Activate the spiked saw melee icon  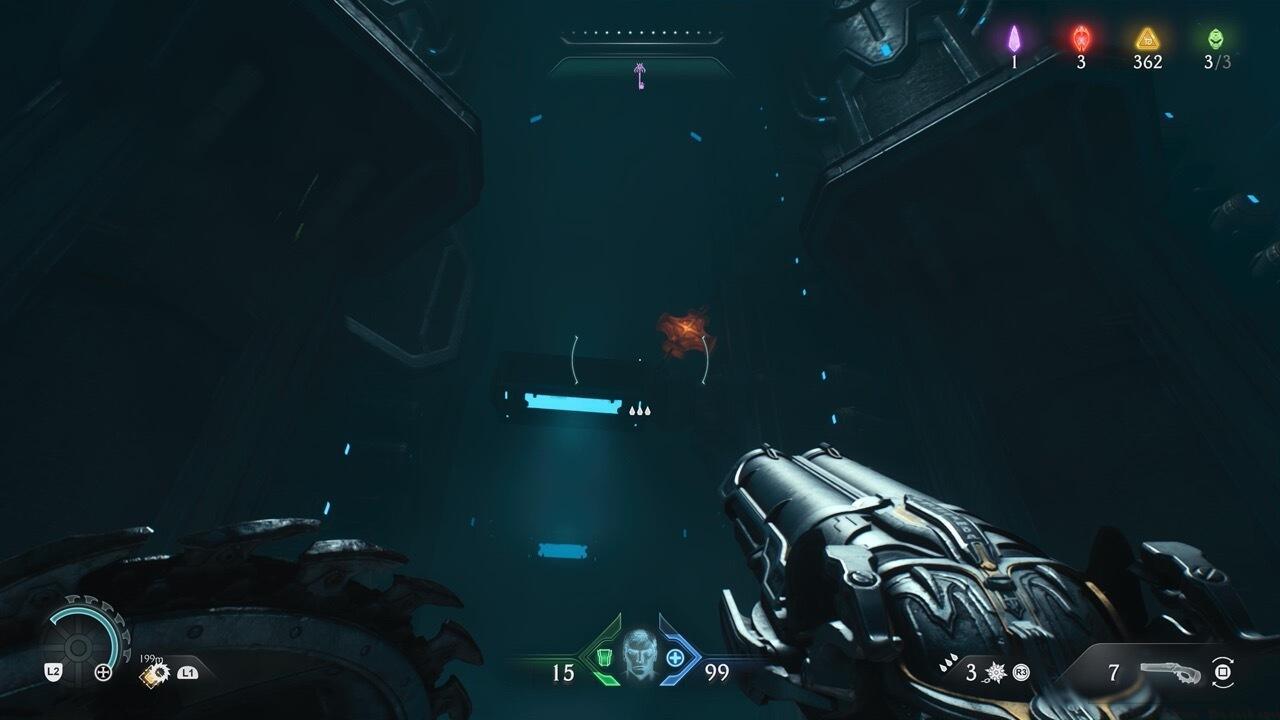coord(155,673)
